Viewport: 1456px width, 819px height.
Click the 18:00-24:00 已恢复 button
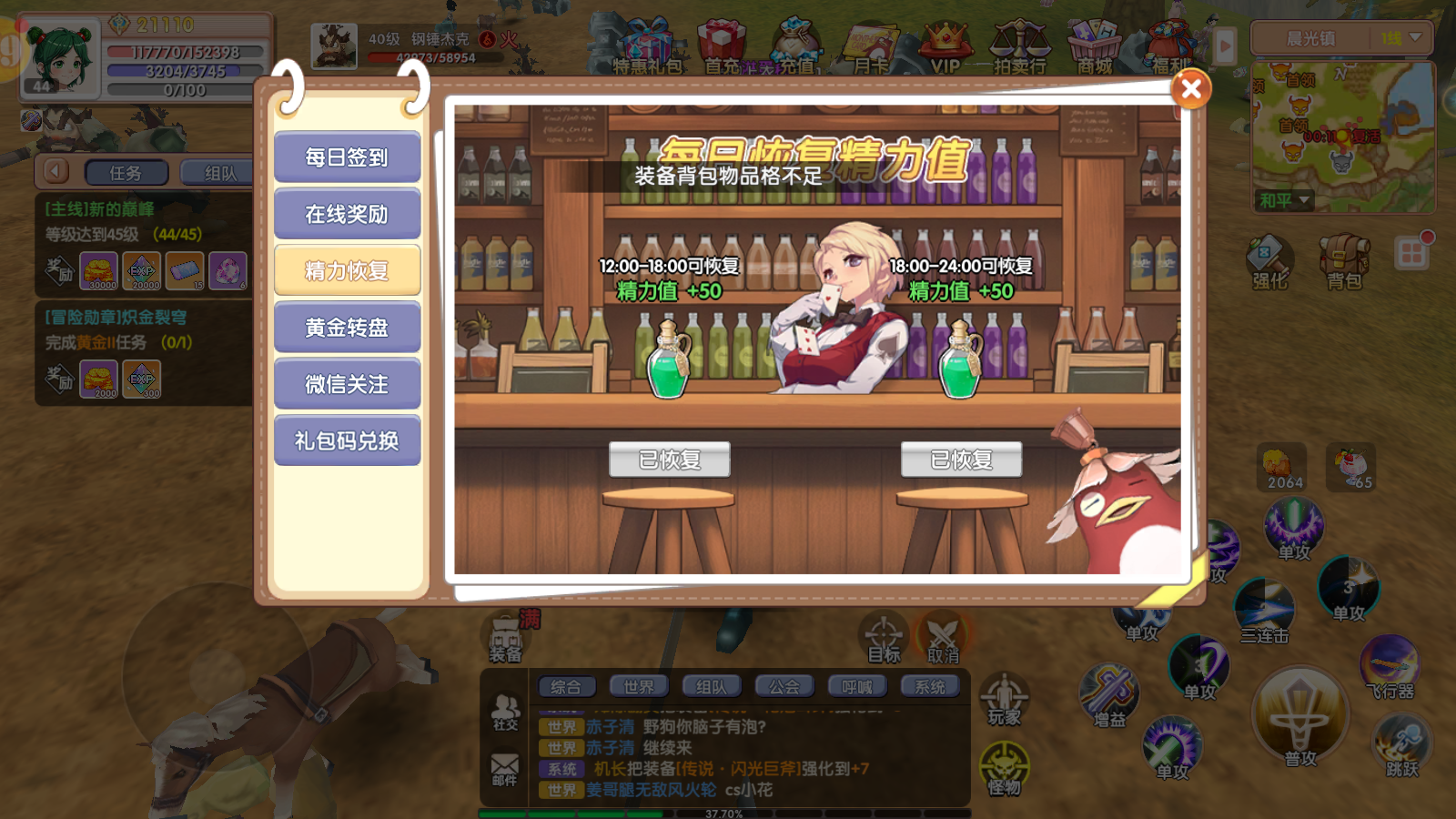[x=961, y=460]
